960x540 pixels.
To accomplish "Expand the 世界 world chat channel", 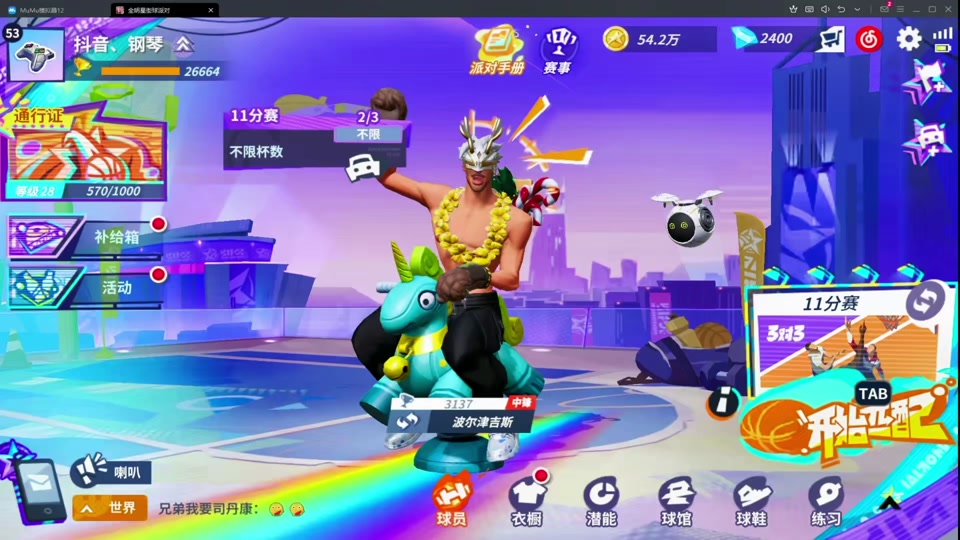I will tap(110, 508).
